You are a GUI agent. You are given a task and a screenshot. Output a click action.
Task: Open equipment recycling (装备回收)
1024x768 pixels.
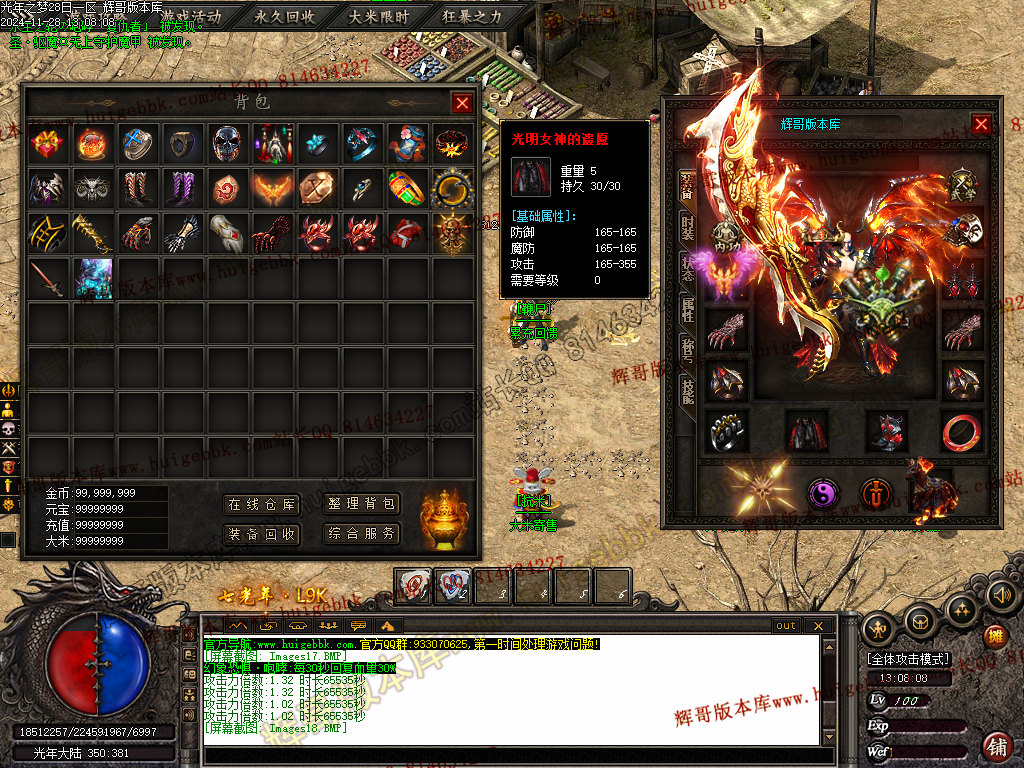tap(262, 534)
